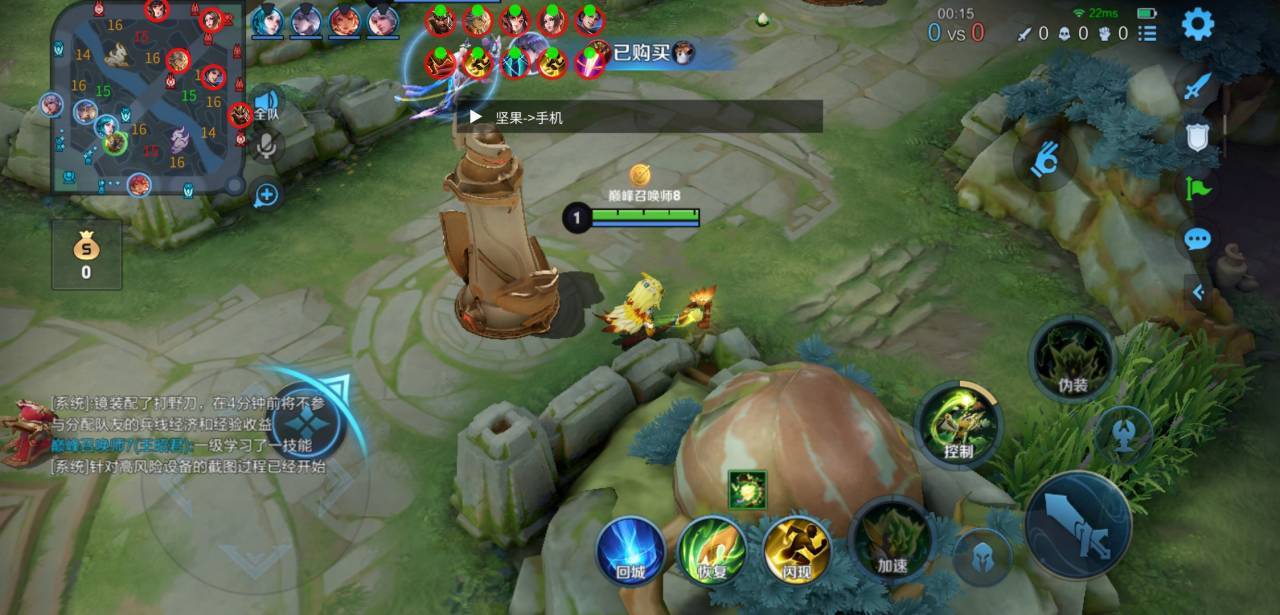The width and height of the screenshot is (1280, 615).
Task: Cast the 控制 control ability
Action: pos(958,424)
